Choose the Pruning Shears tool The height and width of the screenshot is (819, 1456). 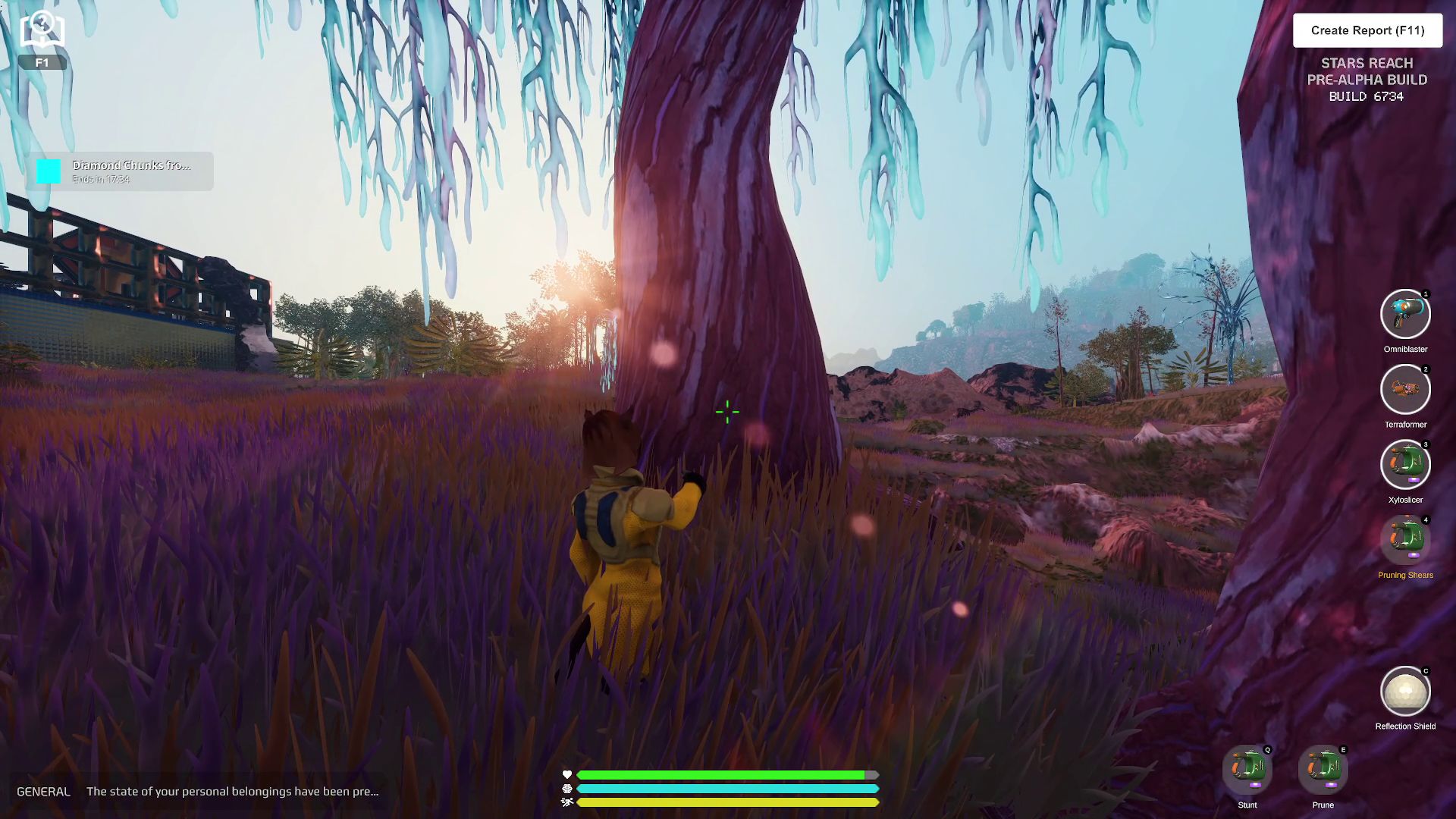point(1405,540)
